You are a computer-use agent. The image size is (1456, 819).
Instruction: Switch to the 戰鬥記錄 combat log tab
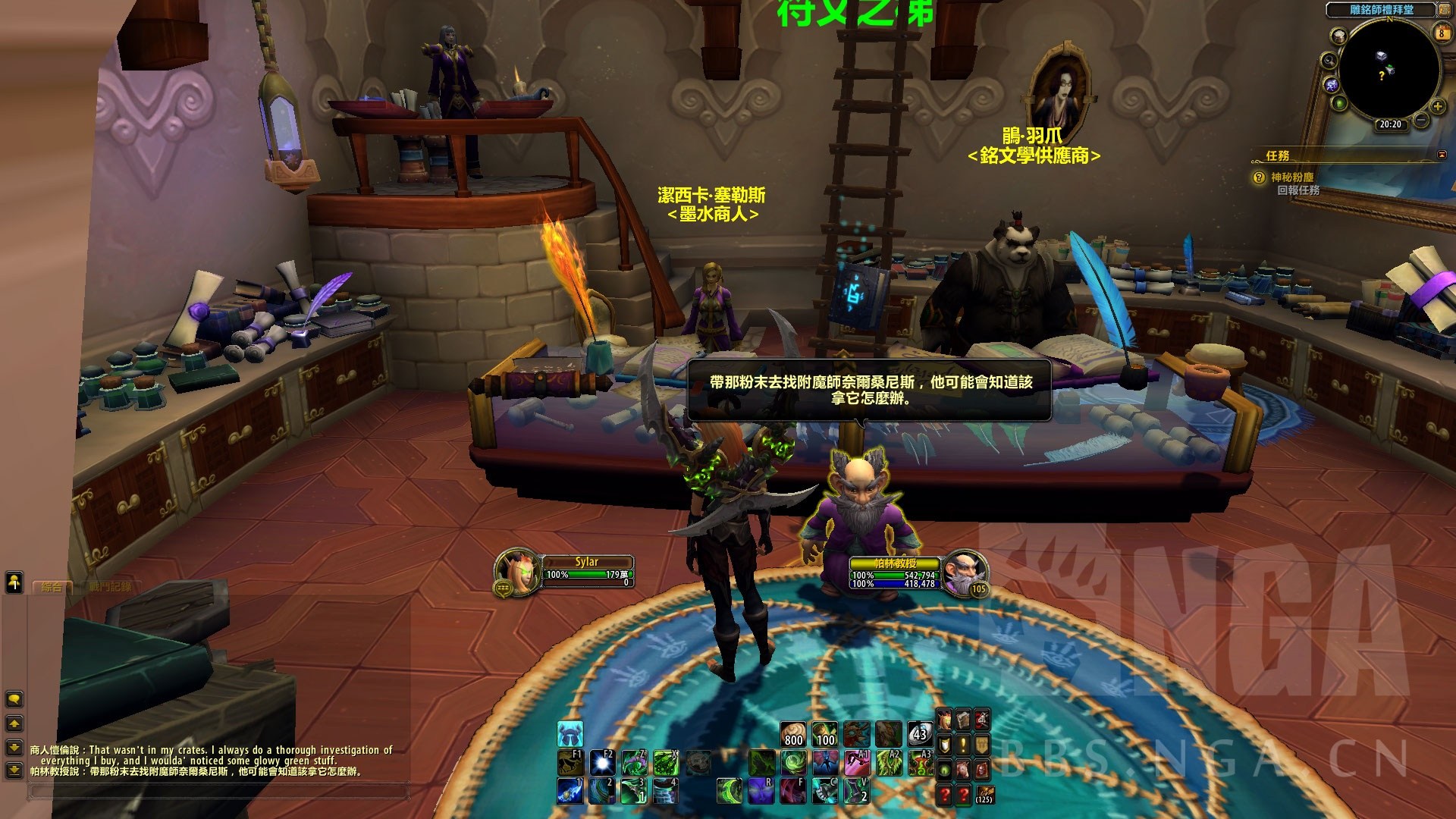(x=109, y=587)
